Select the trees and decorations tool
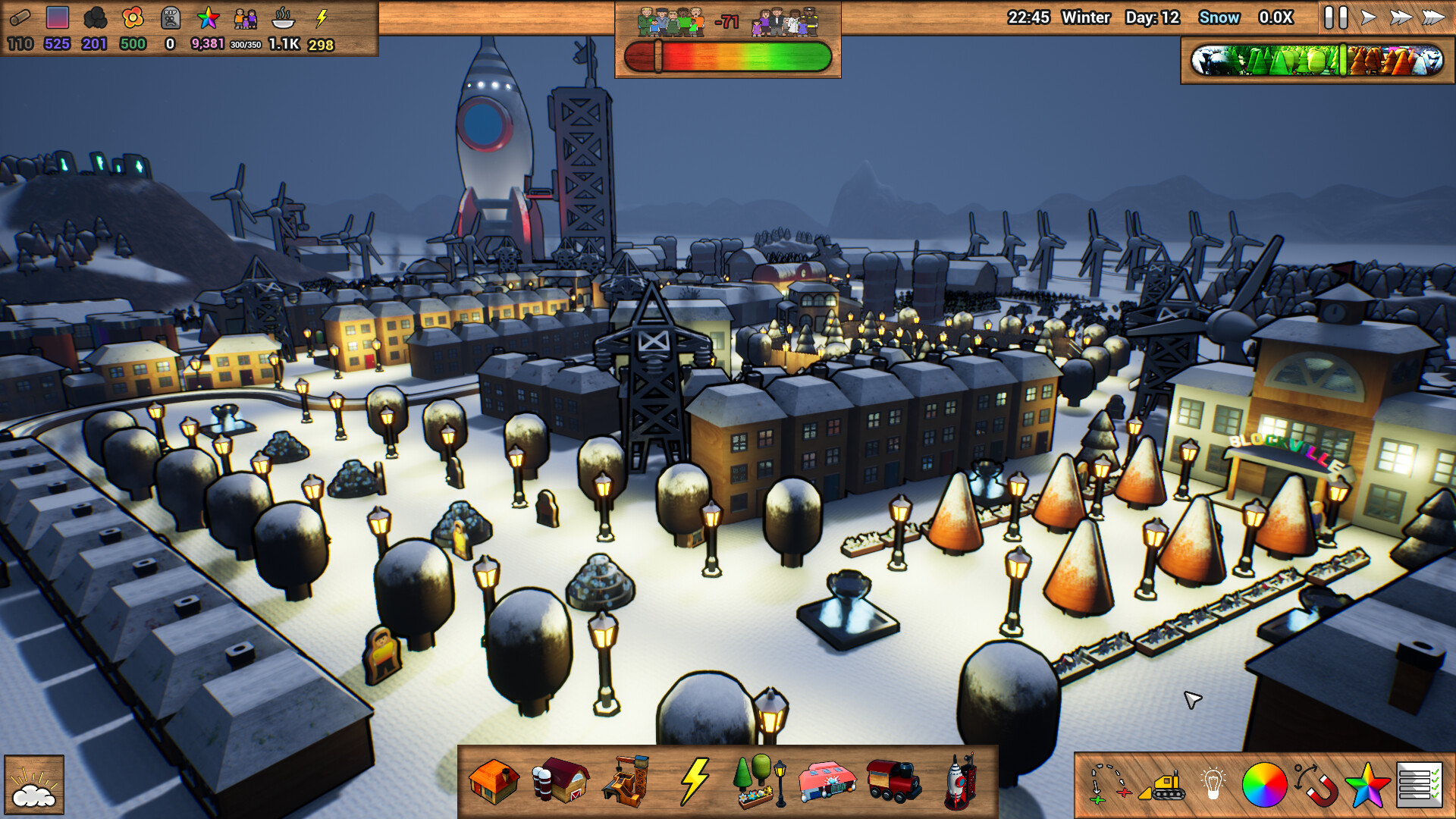Screen dimensions: 1456x819 pyautogui.click(x=759, y=783)
